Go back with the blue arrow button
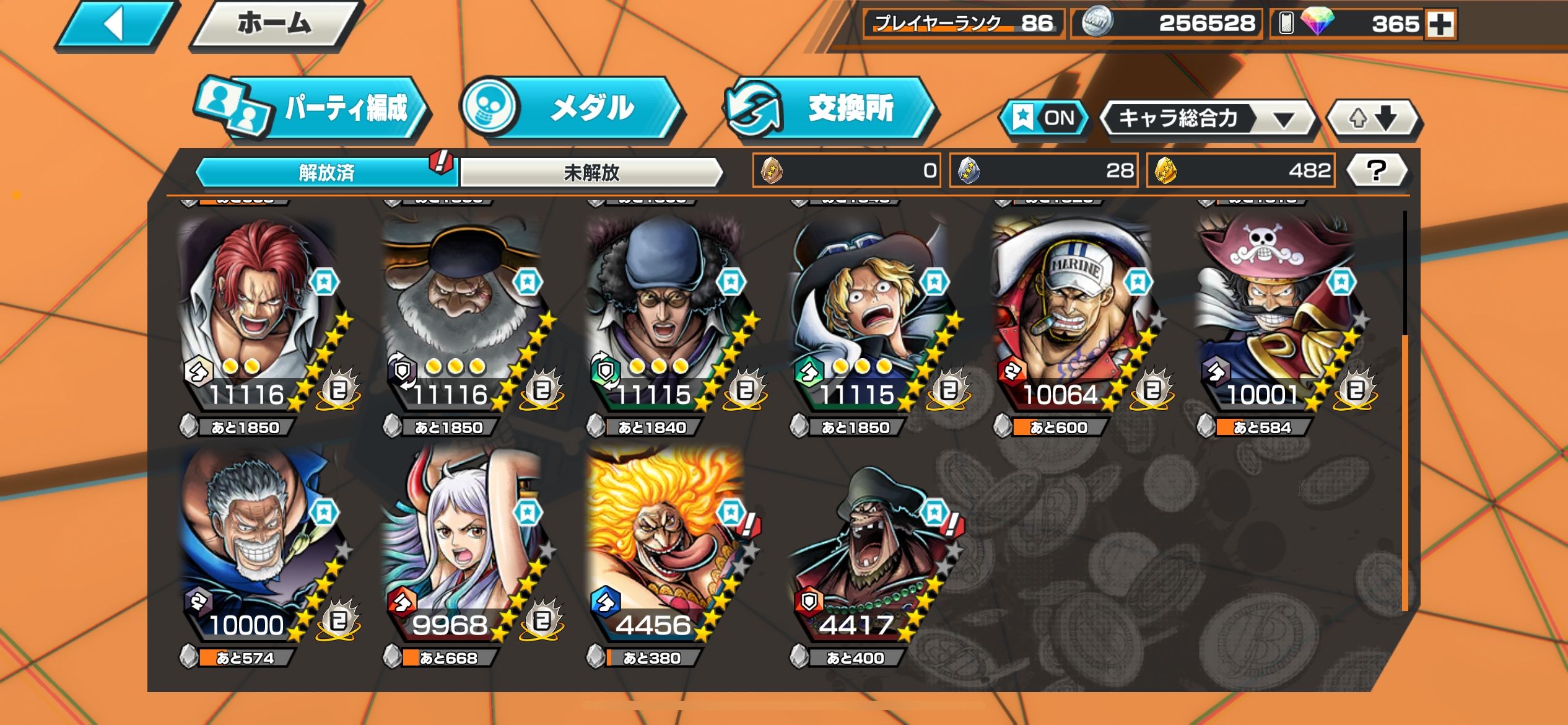Image resolution: width=1568 pixels, height=725 pixels. tap(114, 25)
